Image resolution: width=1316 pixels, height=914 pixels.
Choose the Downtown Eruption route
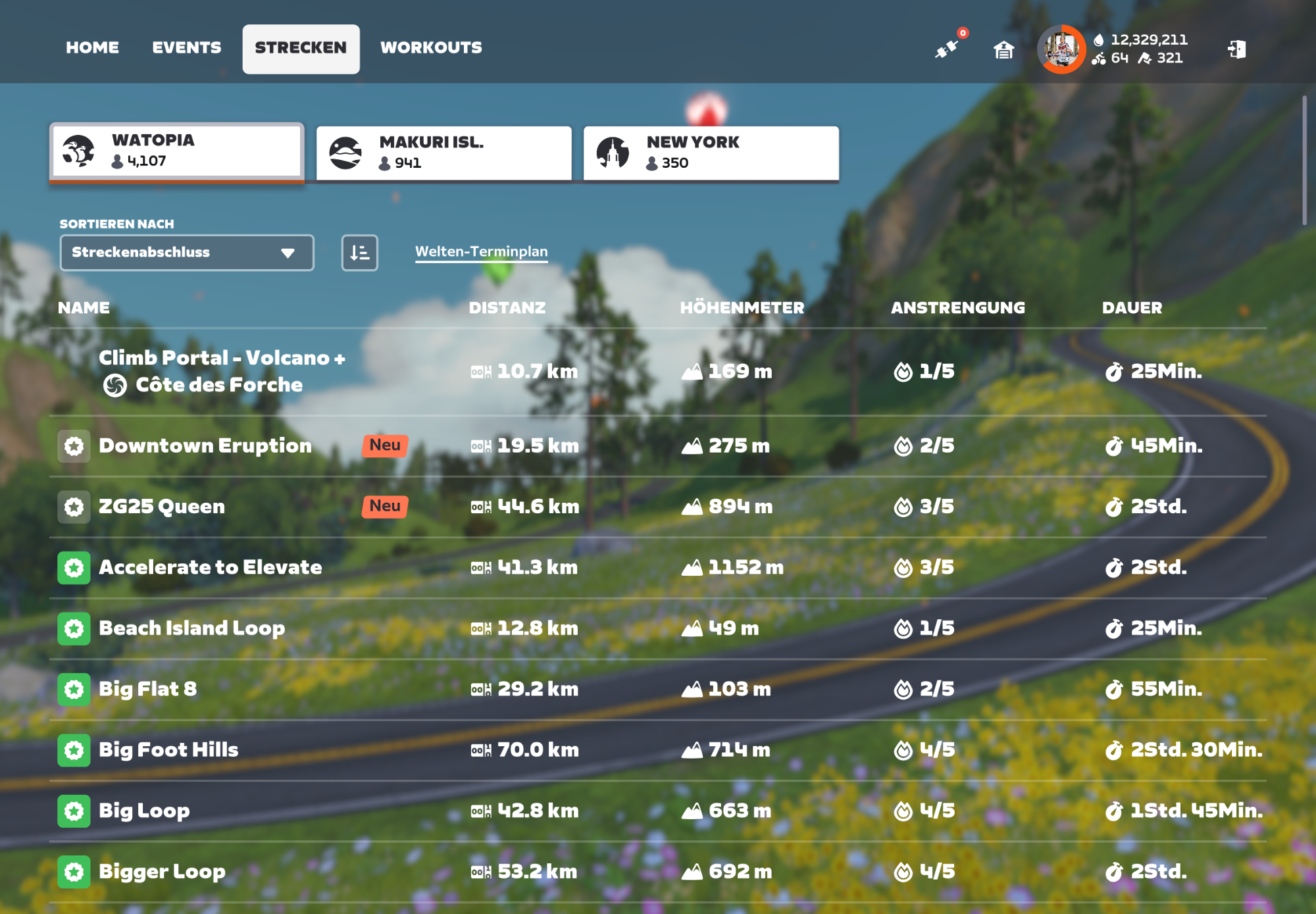click(205, 446)
